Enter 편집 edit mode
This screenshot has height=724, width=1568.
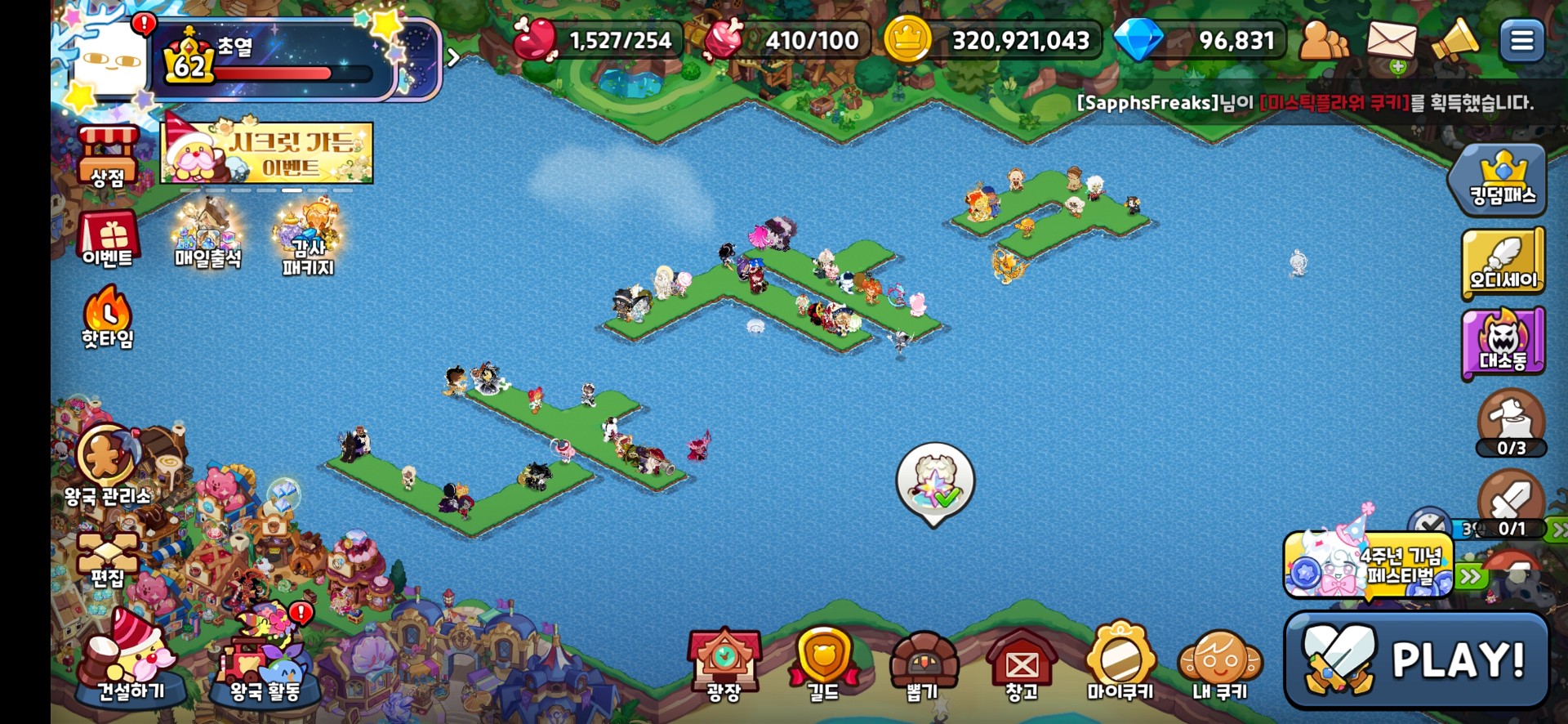pyautogui.click(x=107, y=559)
